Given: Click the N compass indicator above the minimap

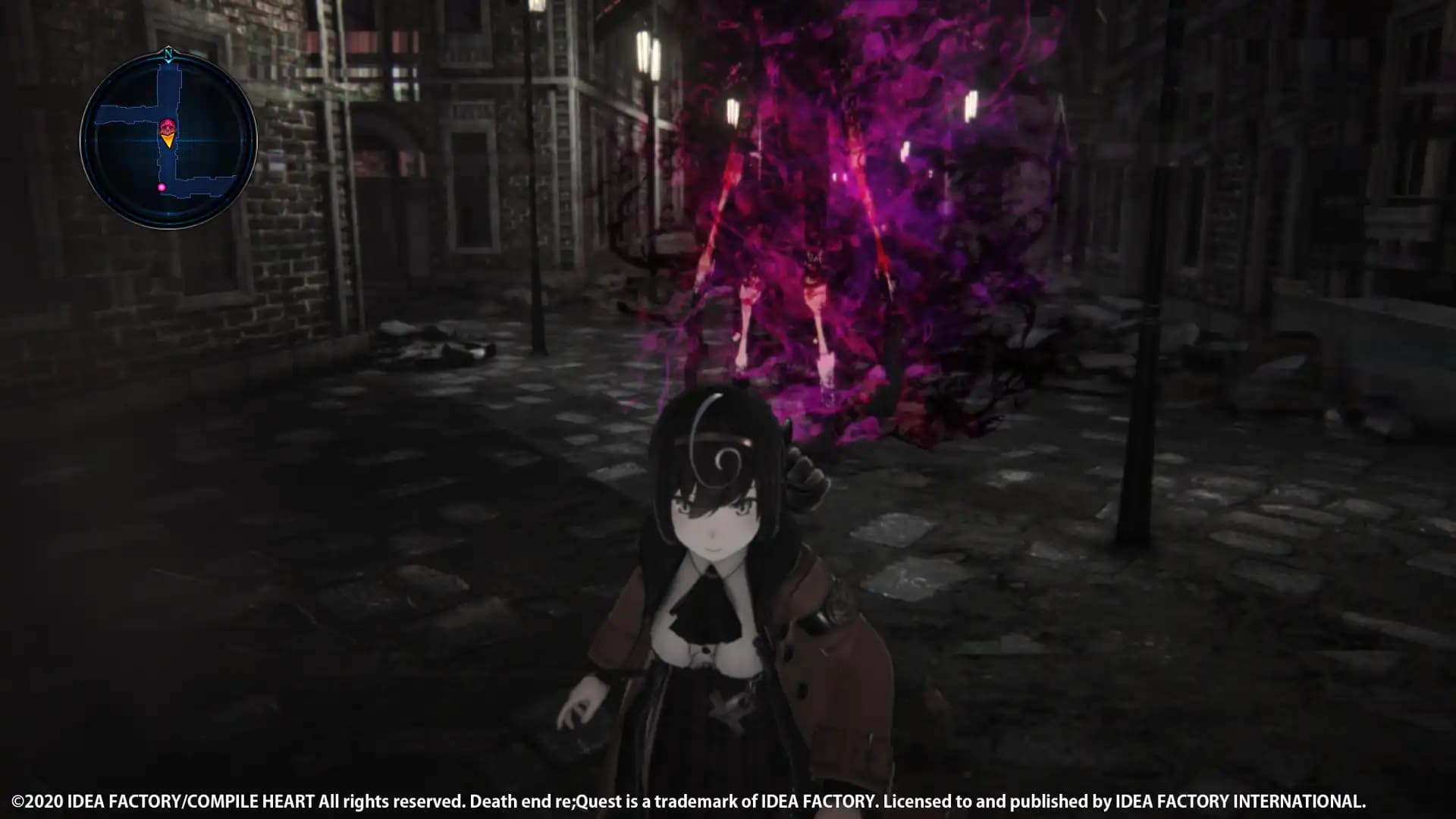Looking at the screenshot, I should [x=169, y=53].
